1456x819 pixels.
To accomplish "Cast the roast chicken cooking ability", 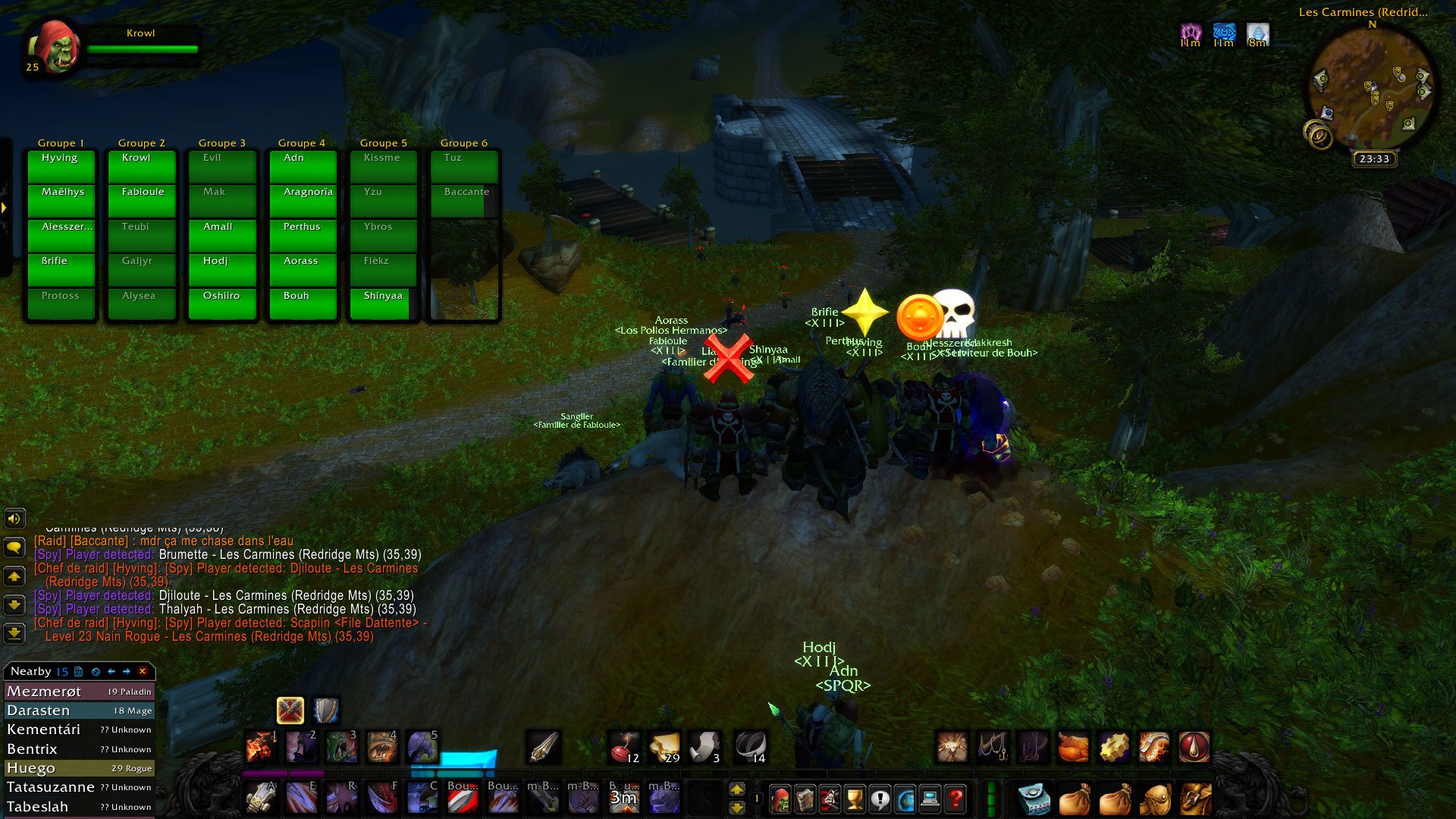I will 1073,747.
